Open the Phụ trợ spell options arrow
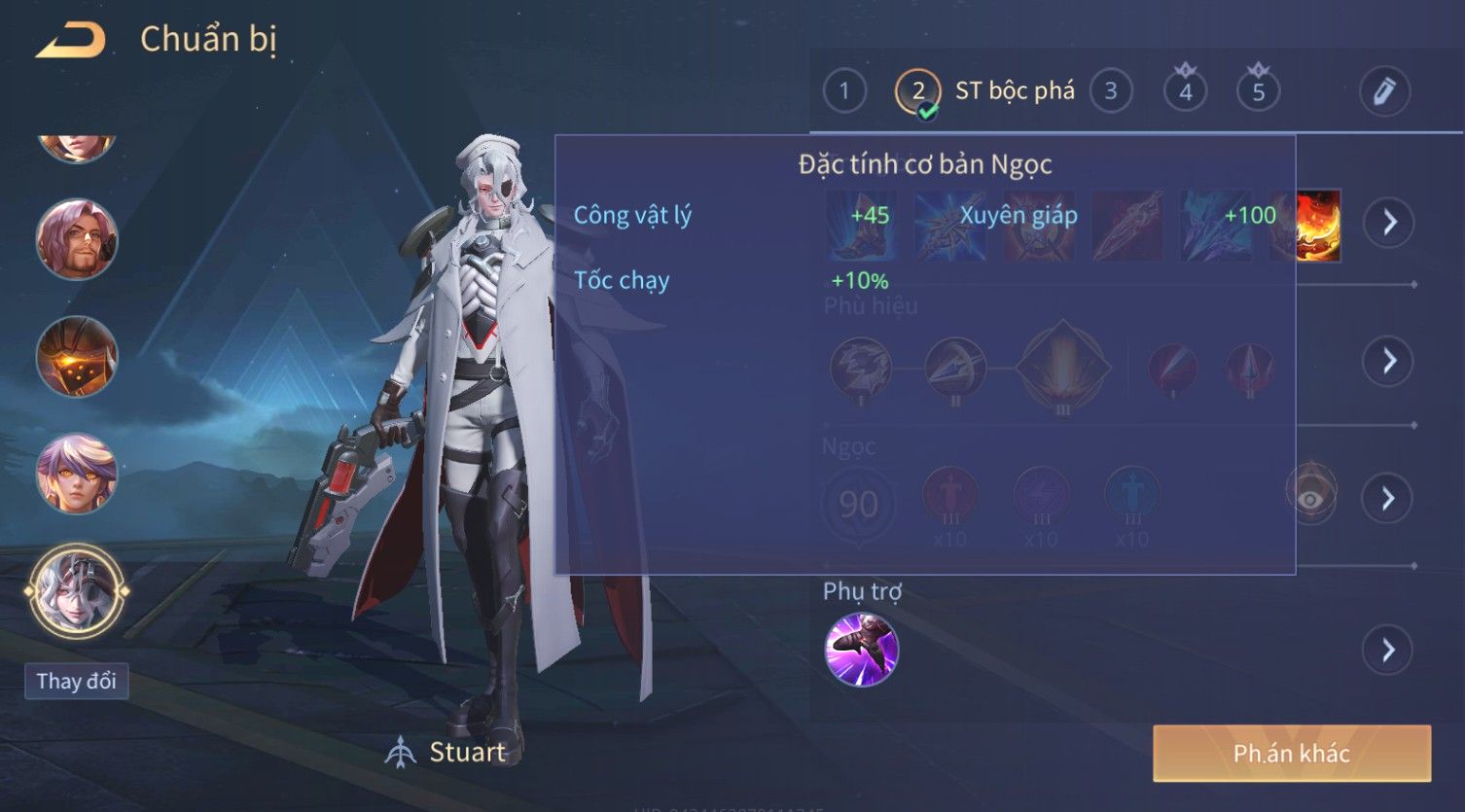This screenshot has height=812, width=1465. (1388, 650)
